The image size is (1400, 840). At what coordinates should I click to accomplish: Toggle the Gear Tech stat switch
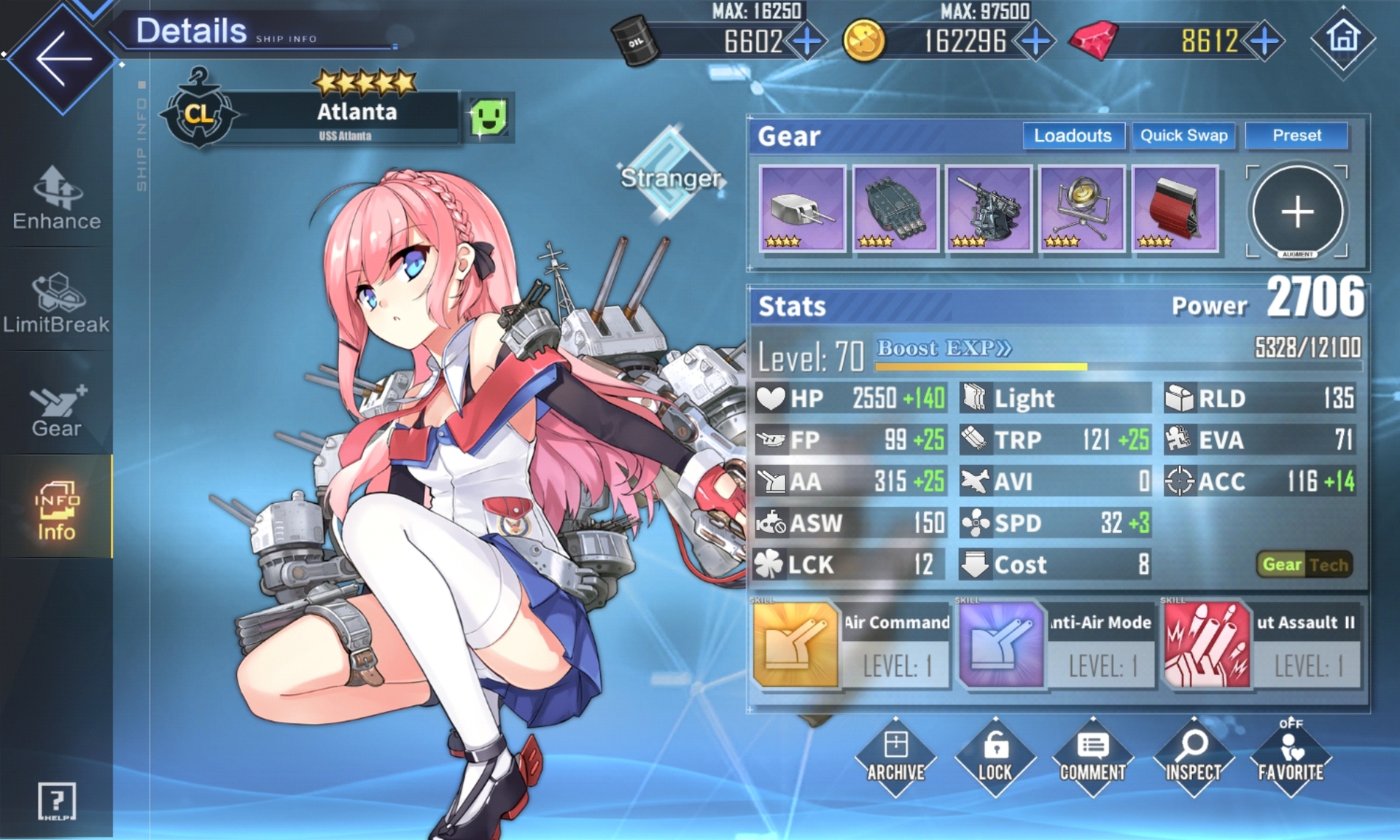(x=1304, y=564)
